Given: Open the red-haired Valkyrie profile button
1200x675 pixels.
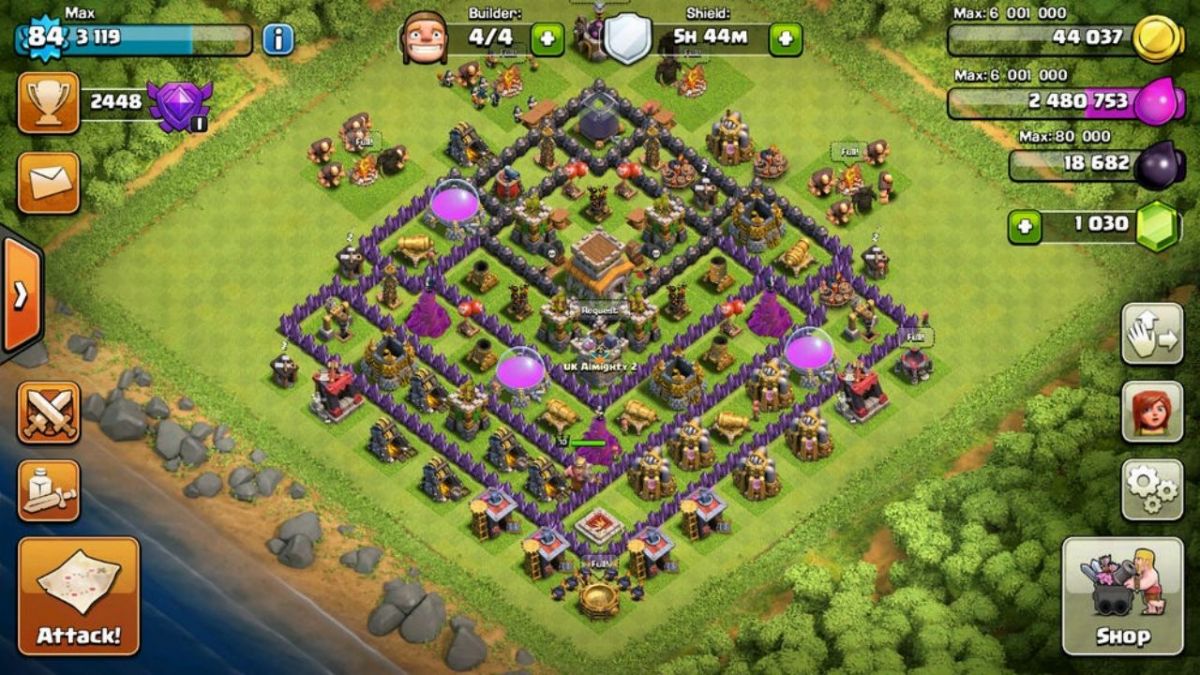Looking at the screenshot, I should (1151, 411).
